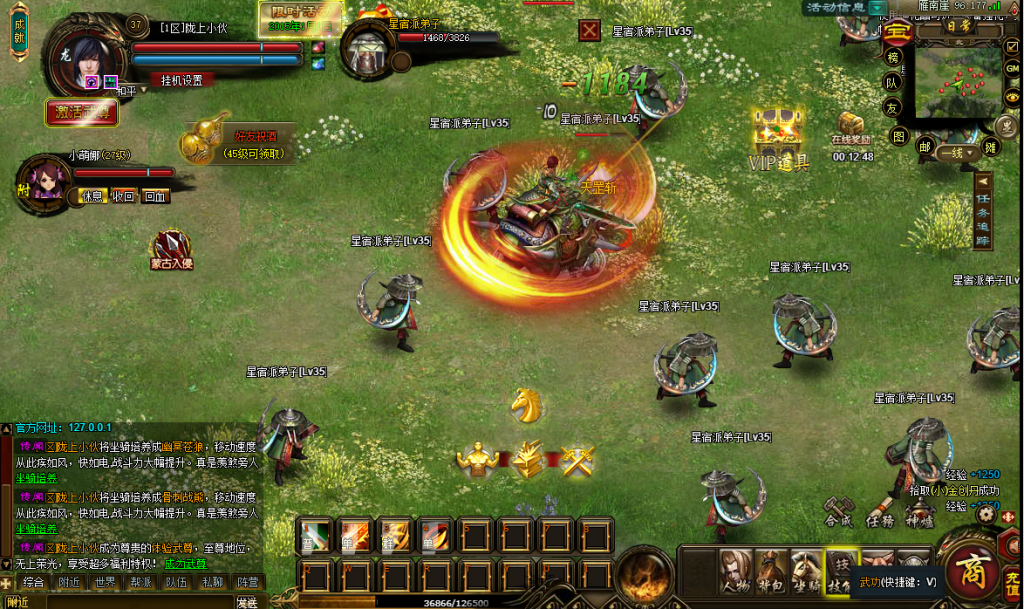Select the 私聊 private chat tab
Image resolution: width=1024 pixels, height=609 pixels.
[x=211, y=582]
